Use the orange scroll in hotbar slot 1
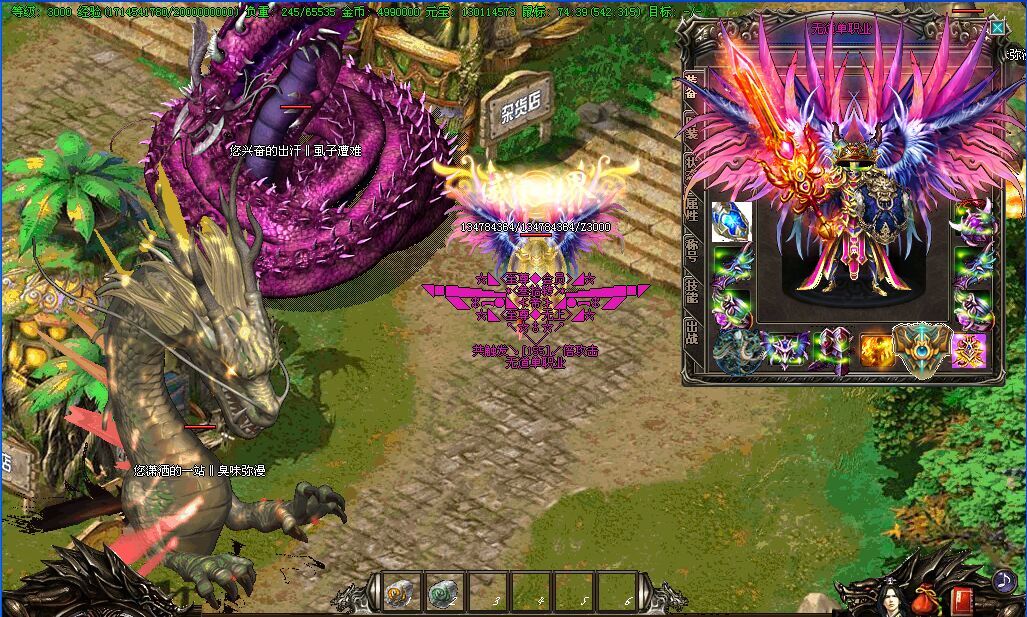 click(397, 593)
